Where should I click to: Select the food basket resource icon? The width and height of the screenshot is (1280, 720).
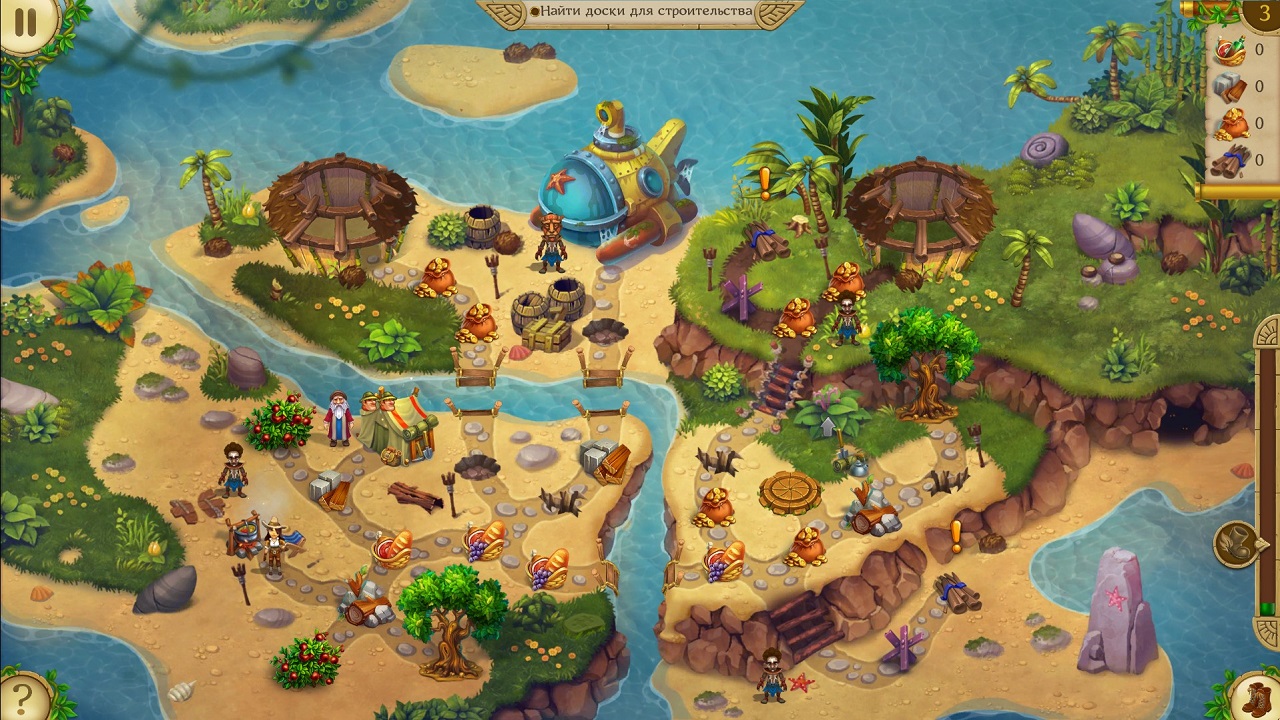pyautogui.click(x=1228, y=51)
